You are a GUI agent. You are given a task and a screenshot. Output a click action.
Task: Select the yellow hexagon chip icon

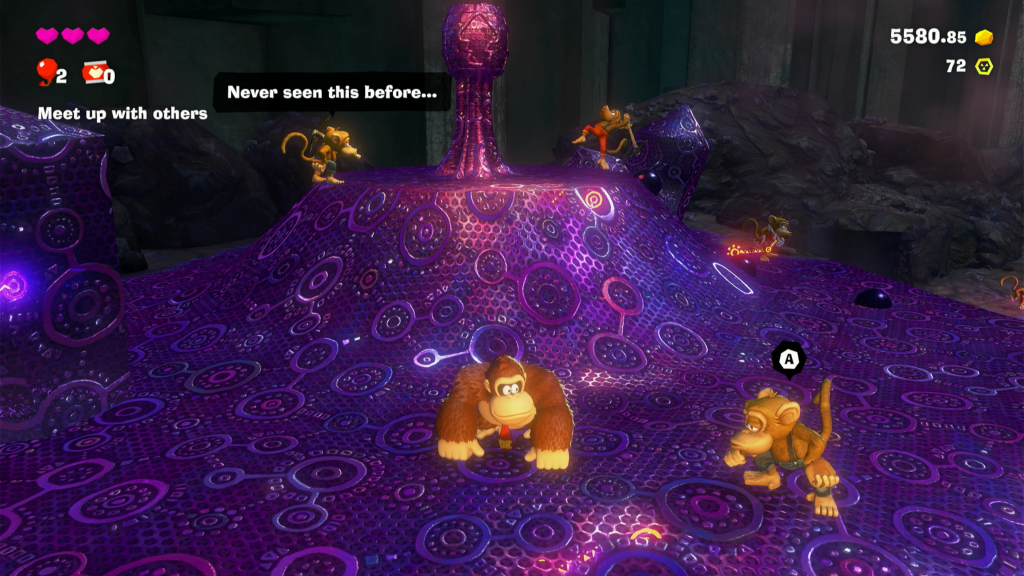984,66
